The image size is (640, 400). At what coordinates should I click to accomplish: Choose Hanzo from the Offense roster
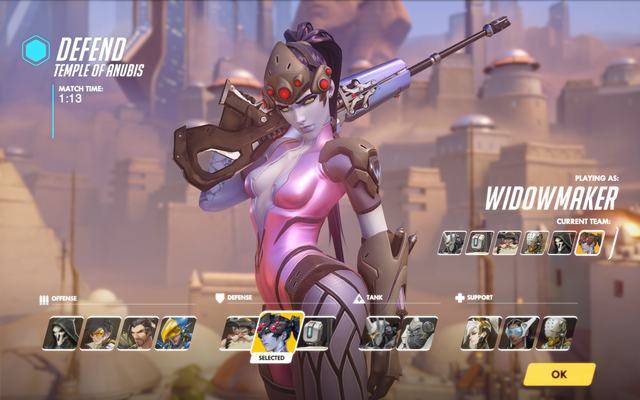[x=138, y=332]
